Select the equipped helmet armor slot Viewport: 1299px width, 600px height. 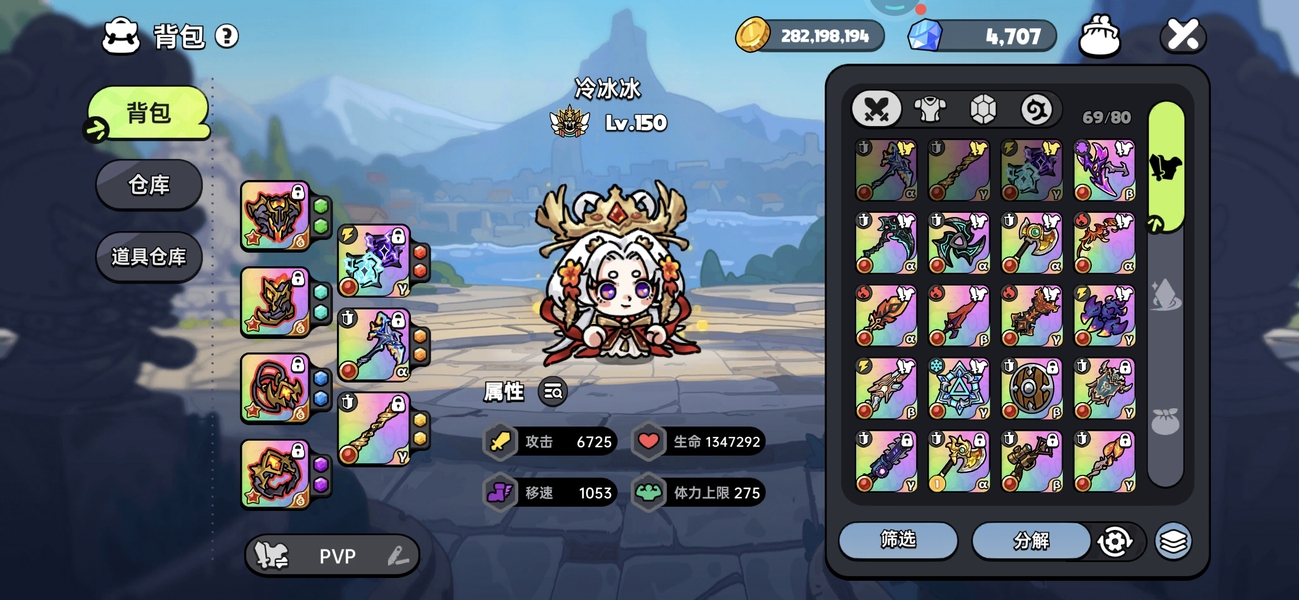pyautogui.click(x=274, y=215)
